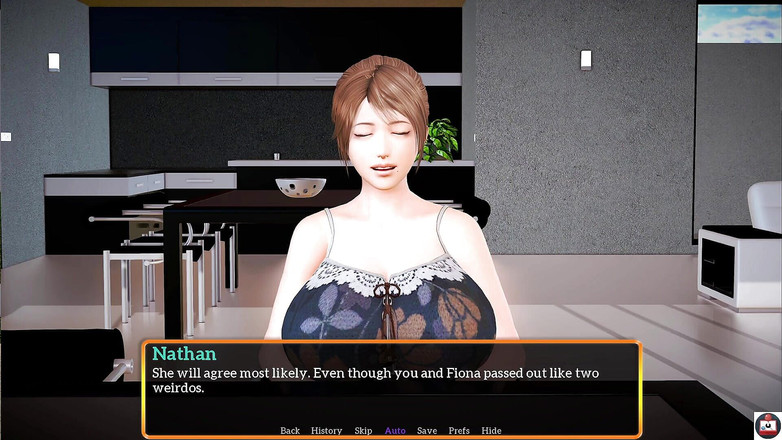782x440 pixels.
Task: Open the Prefs settings menu
Action: click(x=459, y=431)
